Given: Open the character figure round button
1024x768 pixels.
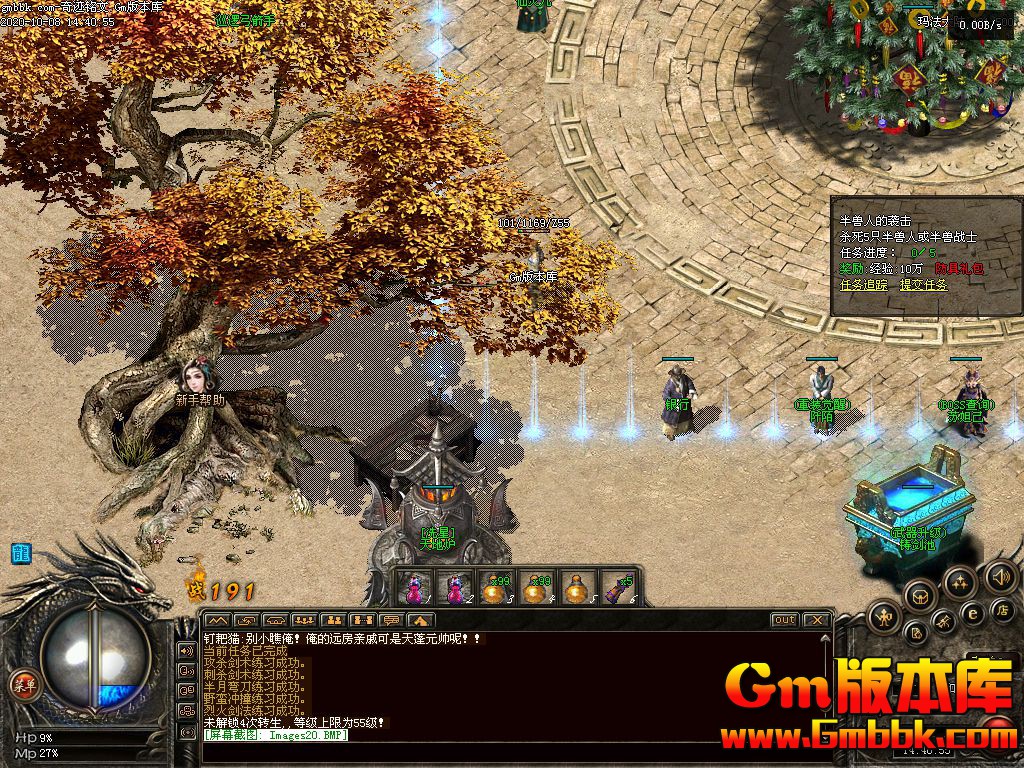Looking at the screenshot, I should coord(886,618).
